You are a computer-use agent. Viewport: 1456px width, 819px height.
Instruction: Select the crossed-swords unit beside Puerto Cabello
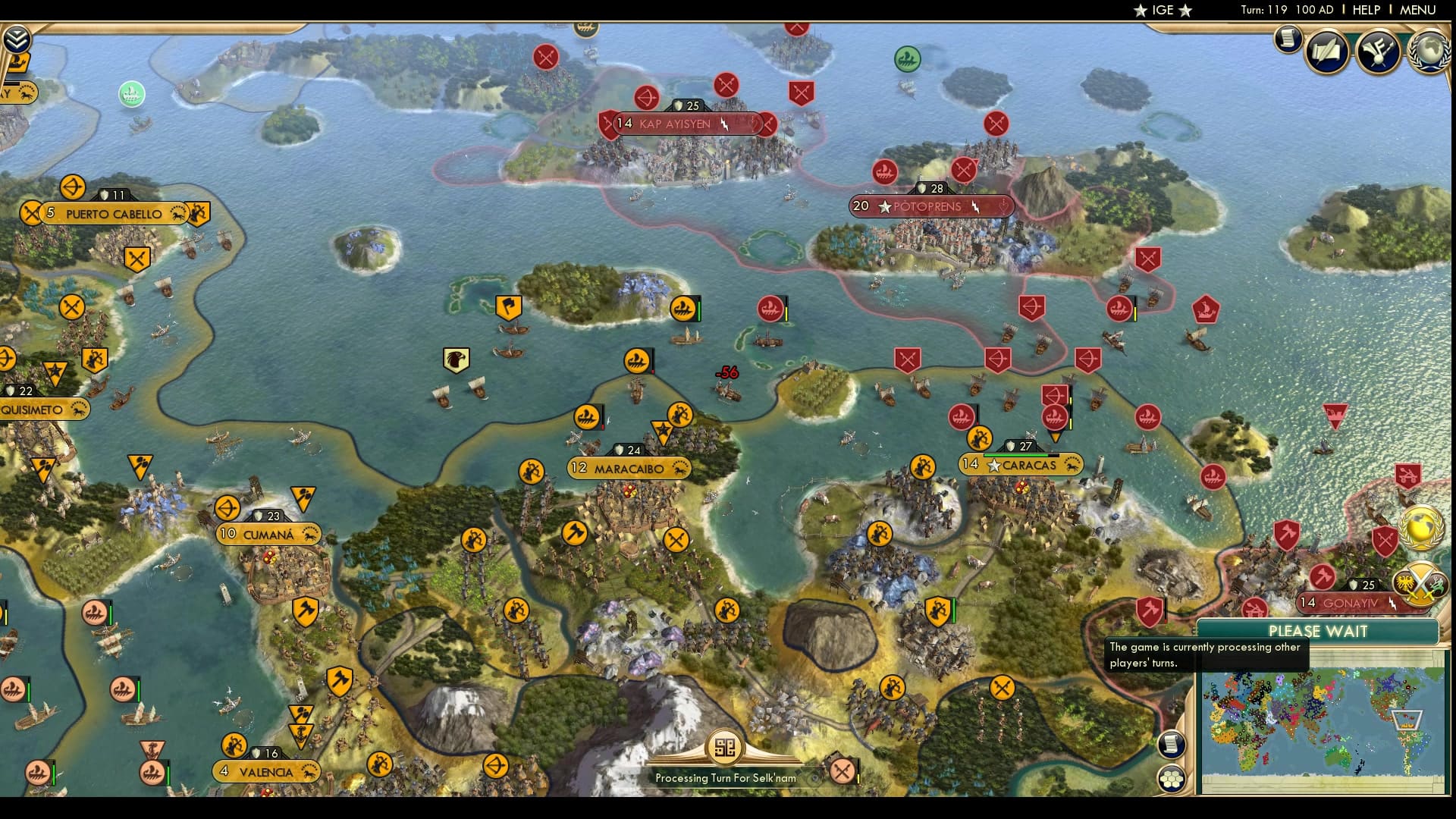coord(30,213)
